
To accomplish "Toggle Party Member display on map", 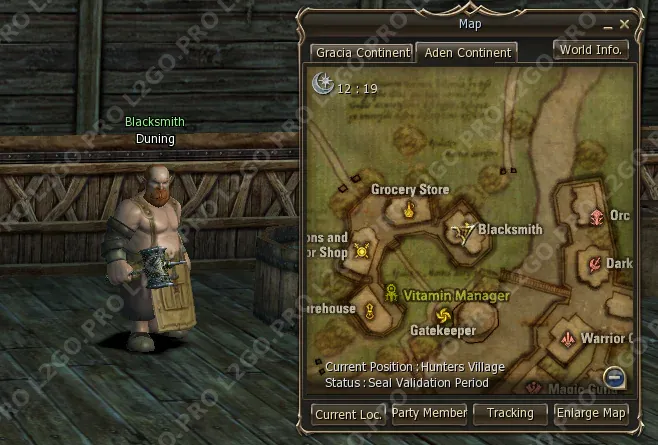I will point(428,412).
